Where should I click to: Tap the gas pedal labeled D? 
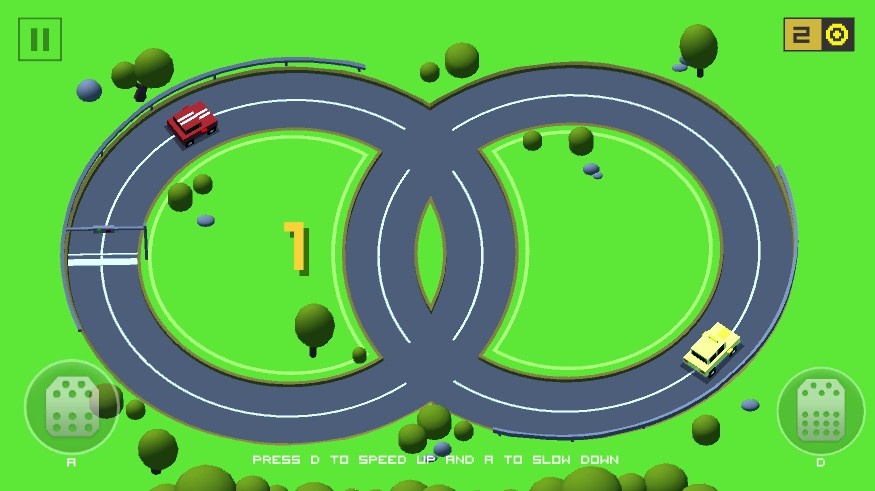820,411
